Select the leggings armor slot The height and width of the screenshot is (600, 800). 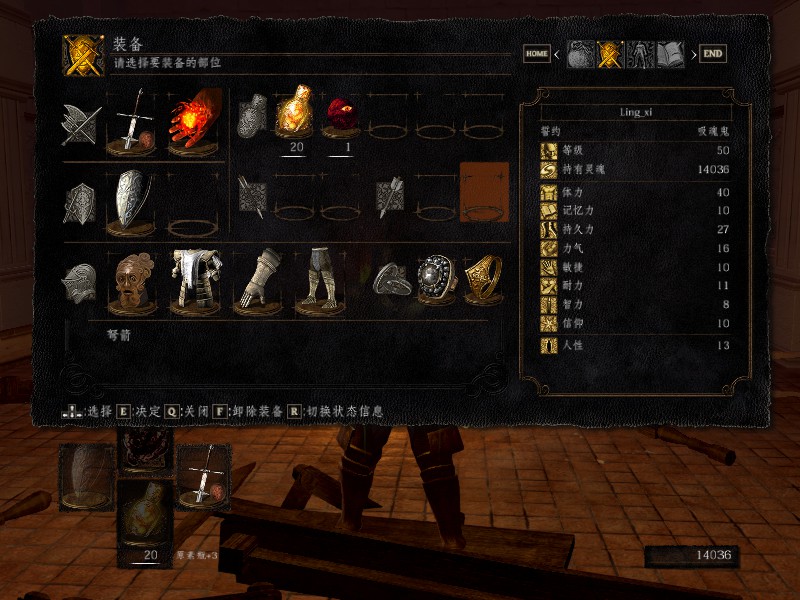[319, 280]
